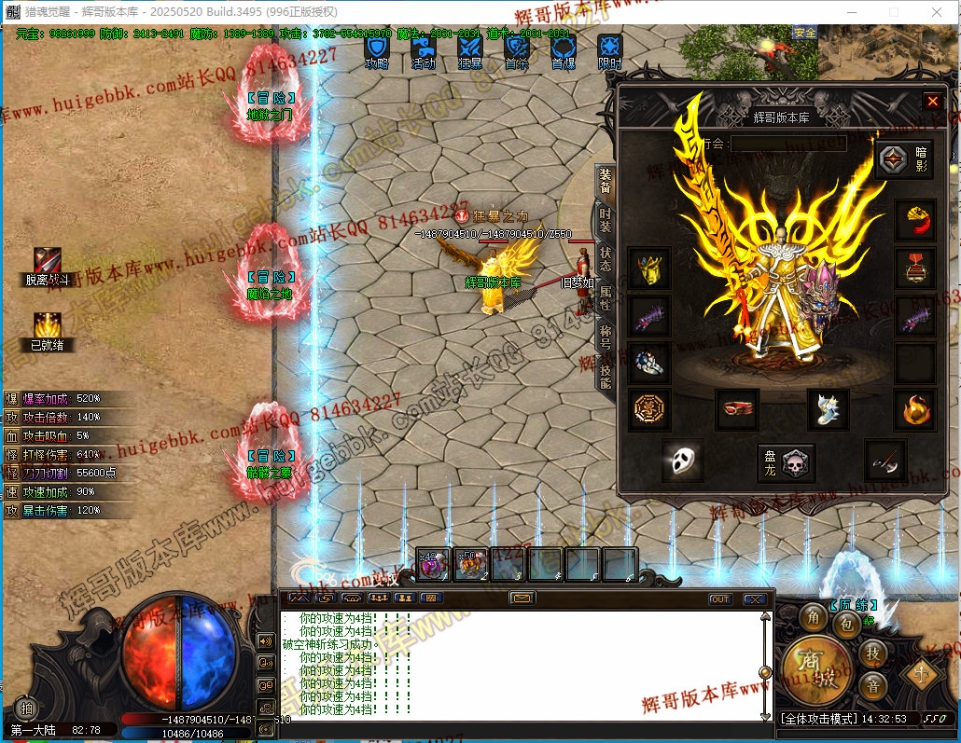Image resolution: width=961 pixels, height=743 pixels.
Task: Select the golden helmet equipment slot
Action: coord(648,268)
